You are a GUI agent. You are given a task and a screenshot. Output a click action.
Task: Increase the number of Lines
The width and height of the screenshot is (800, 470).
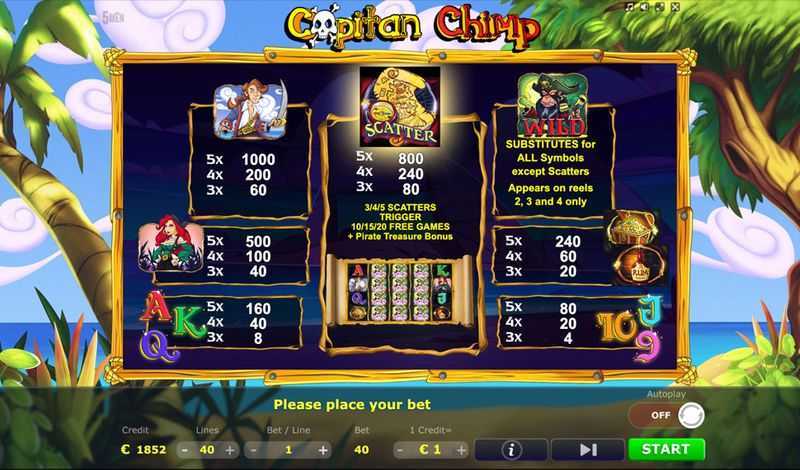[x=230, y=450]
